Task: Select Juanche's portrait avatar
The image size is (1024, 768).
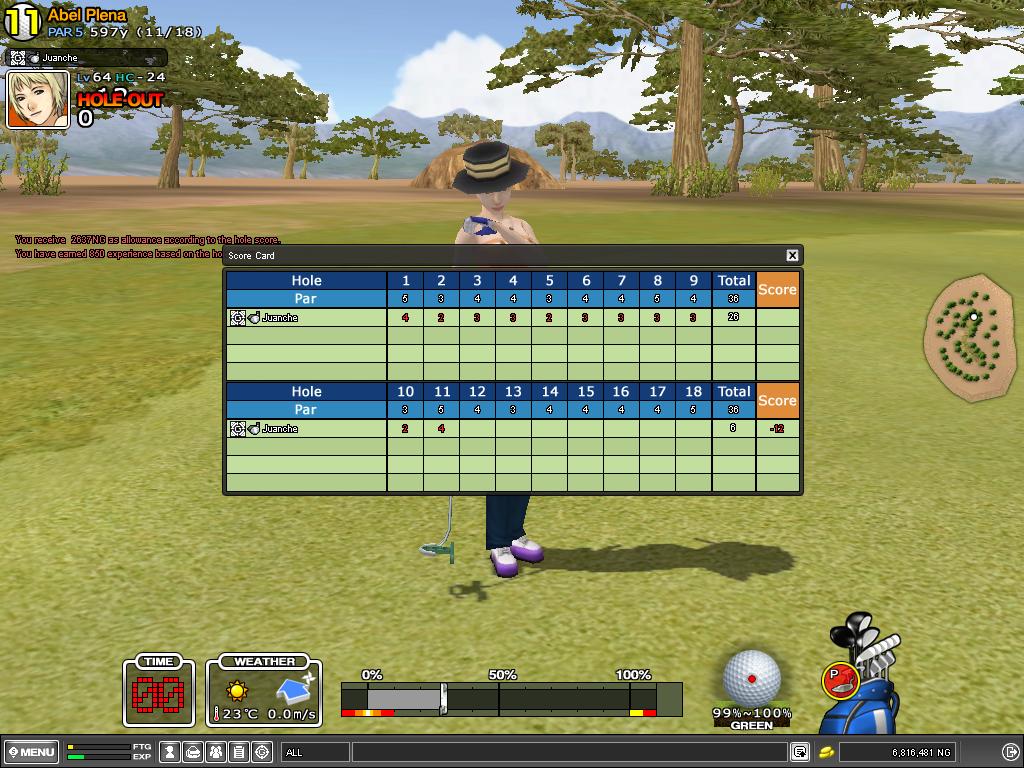Action: click(38, 100)
